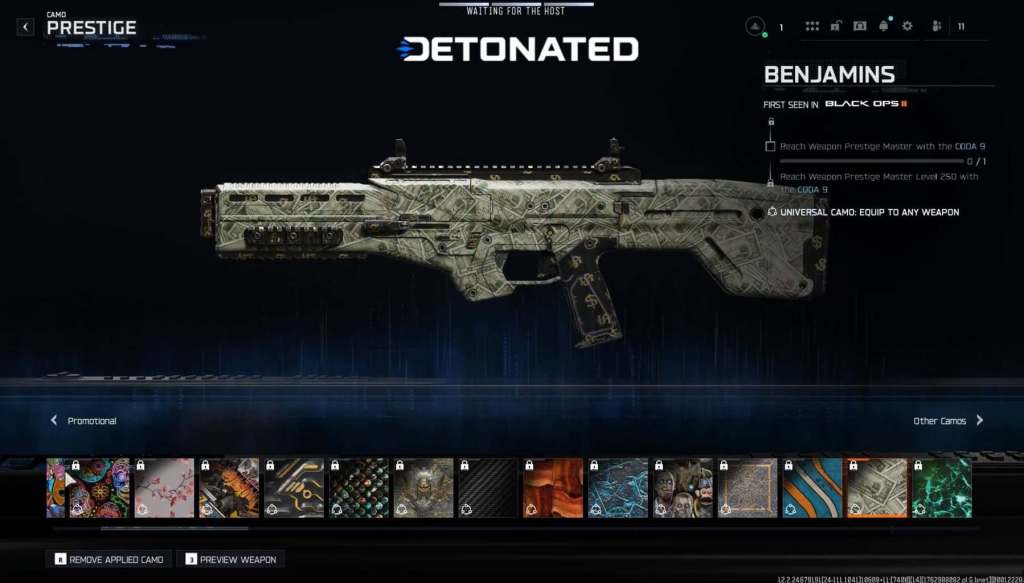The width and height of the screenshot is (1024, 583).
Task: Choose the blue and orange striped camo
Action: pyautogui.click(x=812, y=488)
